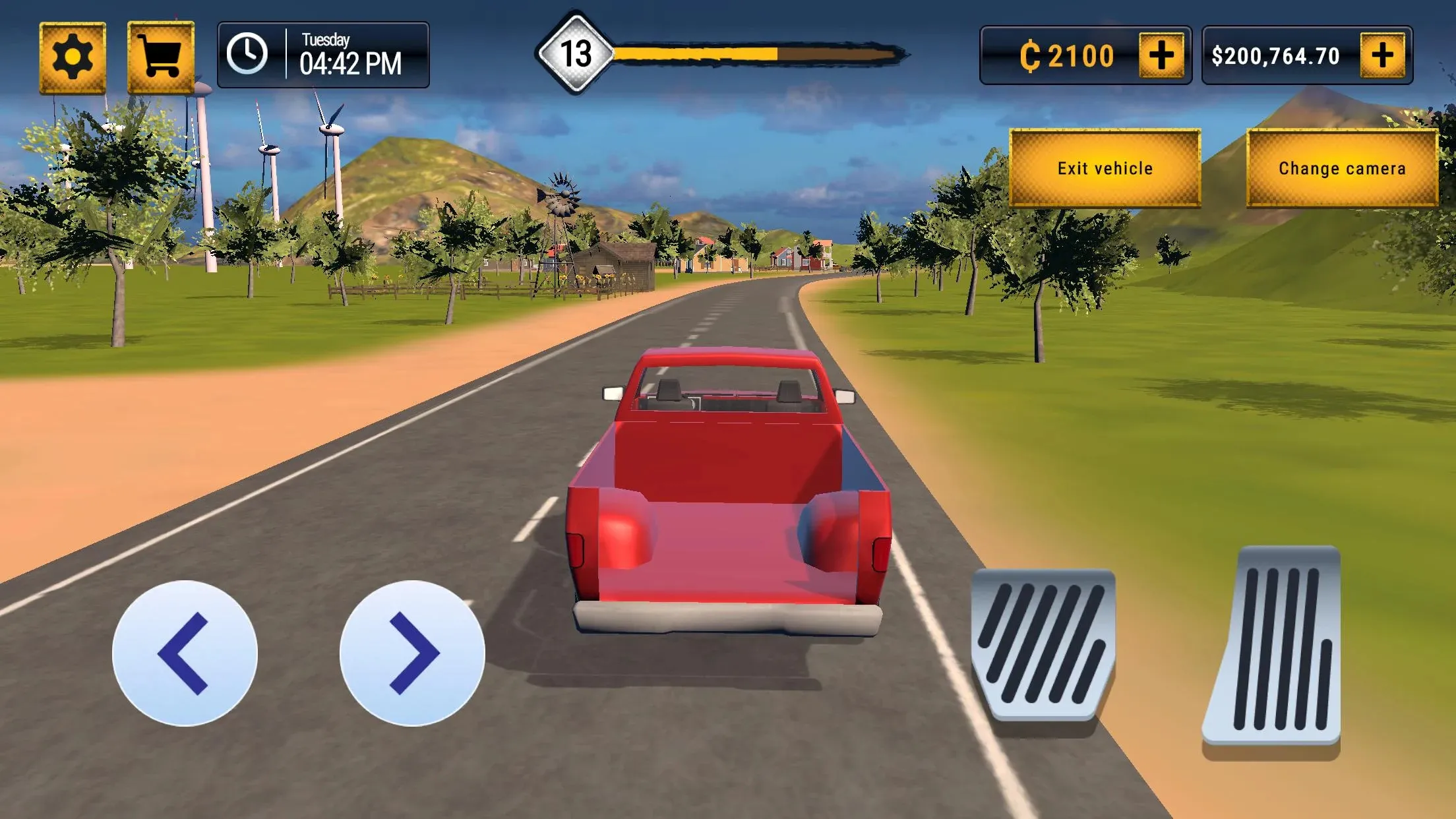Steer right with the right arrow
The height and width of the screenshot is (819, 1456).
(x=412, y=653)
